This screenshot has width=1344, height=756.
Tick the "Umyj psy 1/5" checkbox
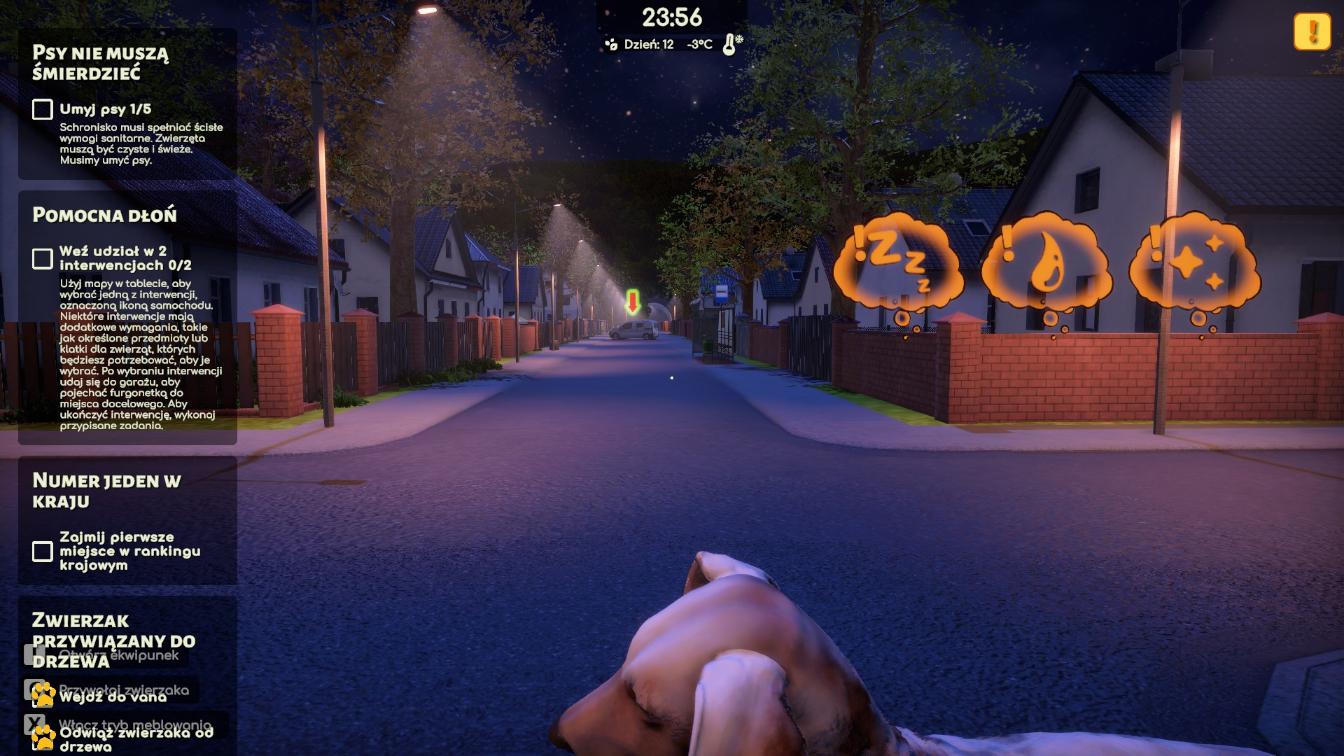[x=42, y=109]
